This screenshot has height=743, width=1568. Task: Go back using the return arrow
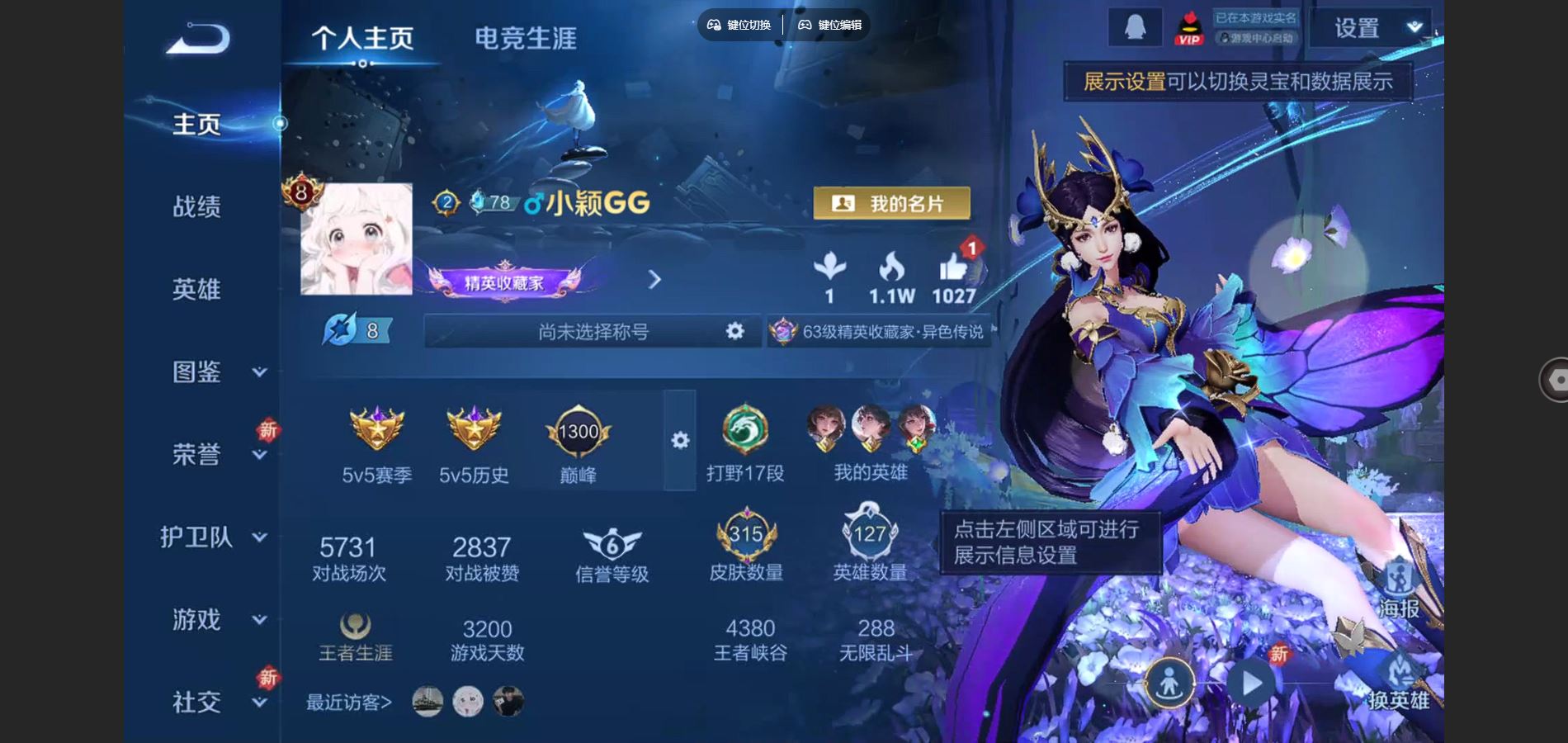tap(198, 39)
